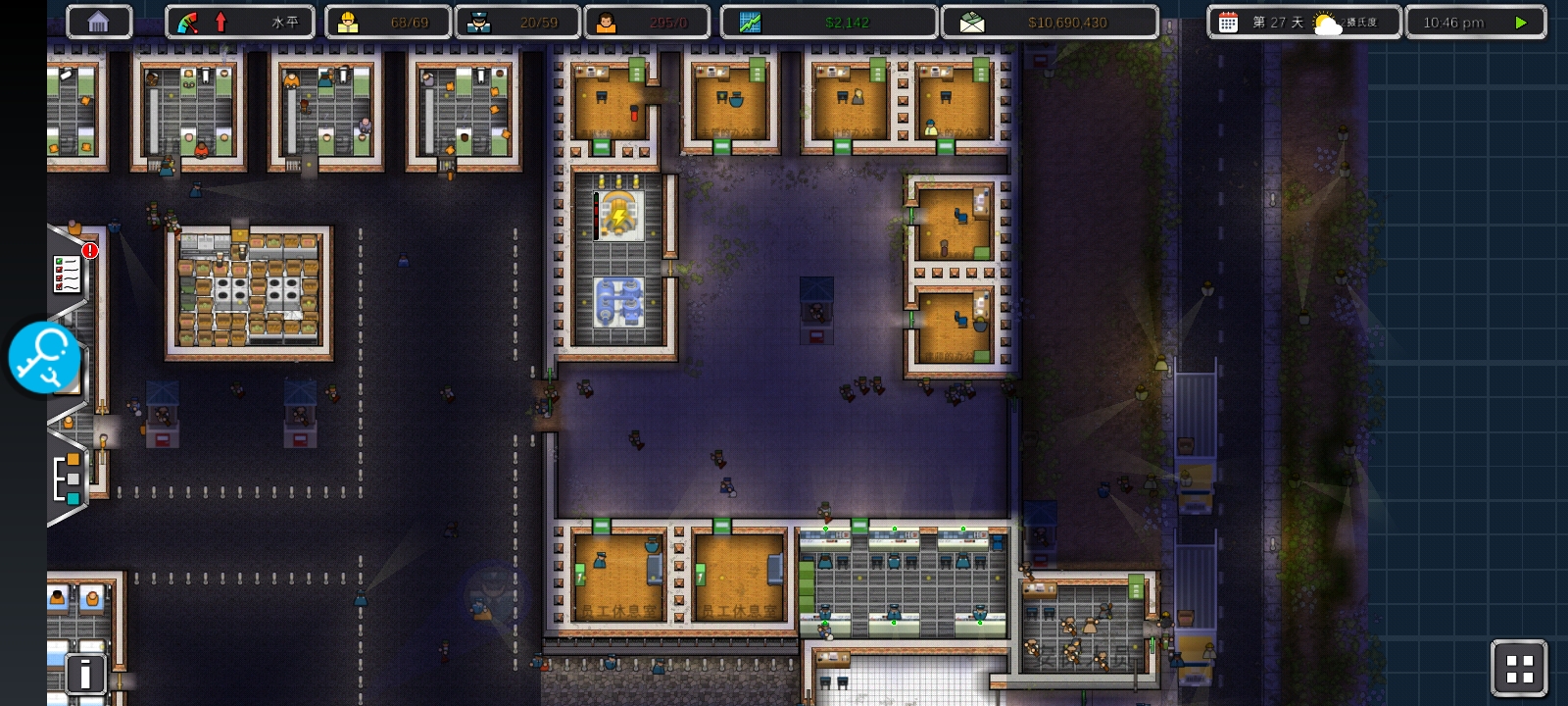Image resolution: width=1568 pixels, height=706 pixels.
Task: Open the four-square grid menu button
Action: pyautogui.click(x=1519, y=669)
